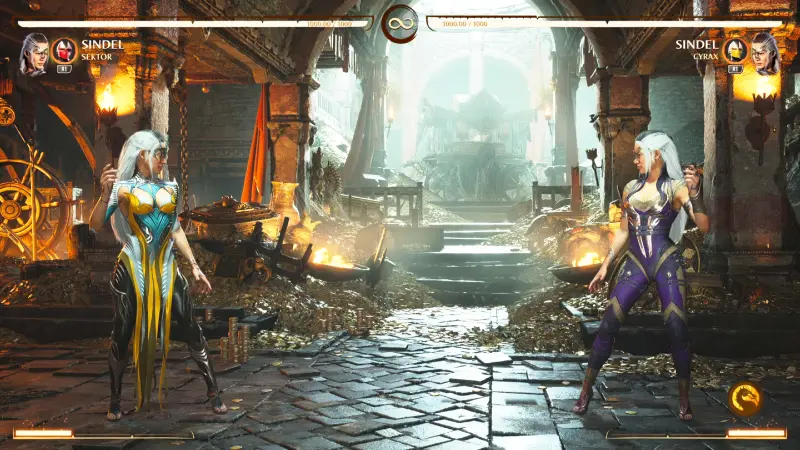Select the Sektor kameo icon
This screenshot has height=450, width=800.
pyautogui.click(x=64, y=50)
